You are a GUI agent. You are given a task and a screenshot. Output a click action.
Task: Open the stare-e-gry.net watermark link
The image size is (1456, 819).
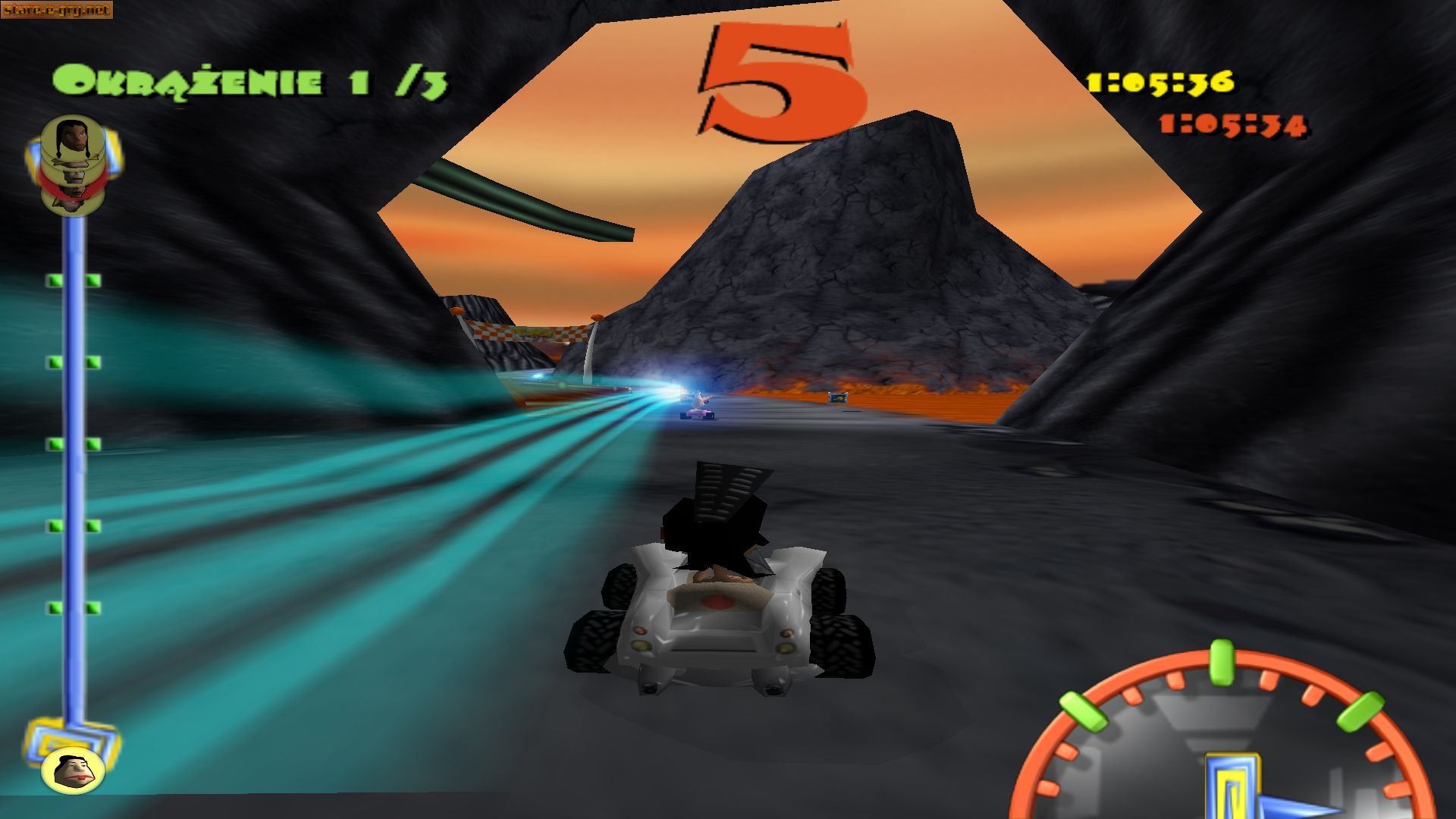tap(57, 11)
